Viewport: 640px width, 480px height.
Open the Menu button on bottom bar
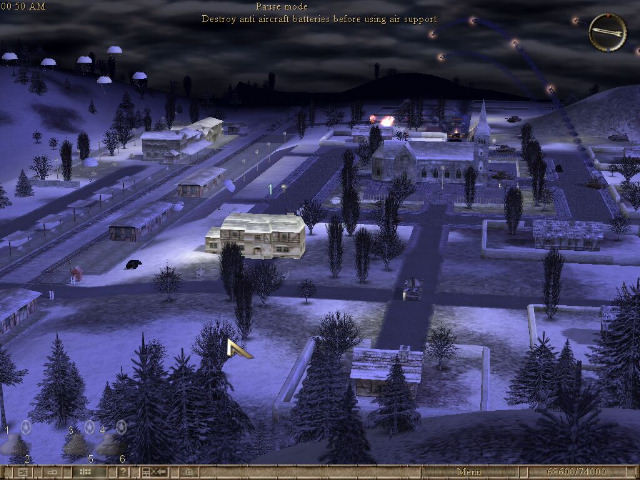pyautogui.click(x=467, y=472)
